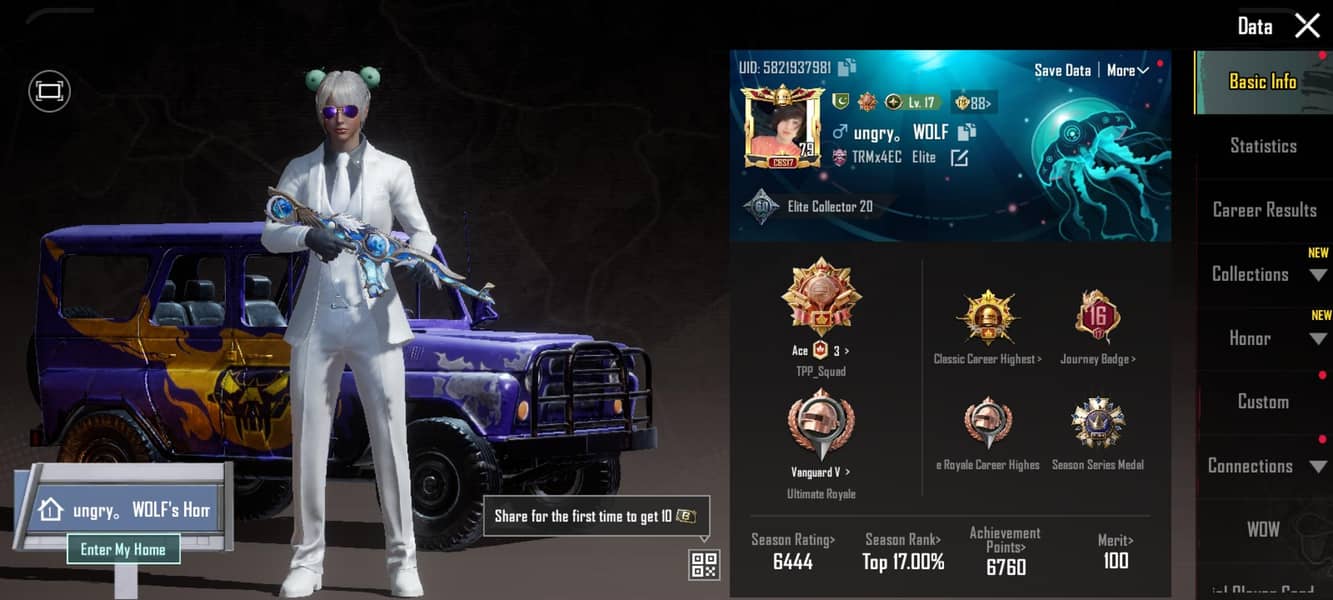Switch to the Statistics tab
Image resolution: width=1333 pixels, height=600 pixels.
pyautogui.click(x=1263, y=146)
